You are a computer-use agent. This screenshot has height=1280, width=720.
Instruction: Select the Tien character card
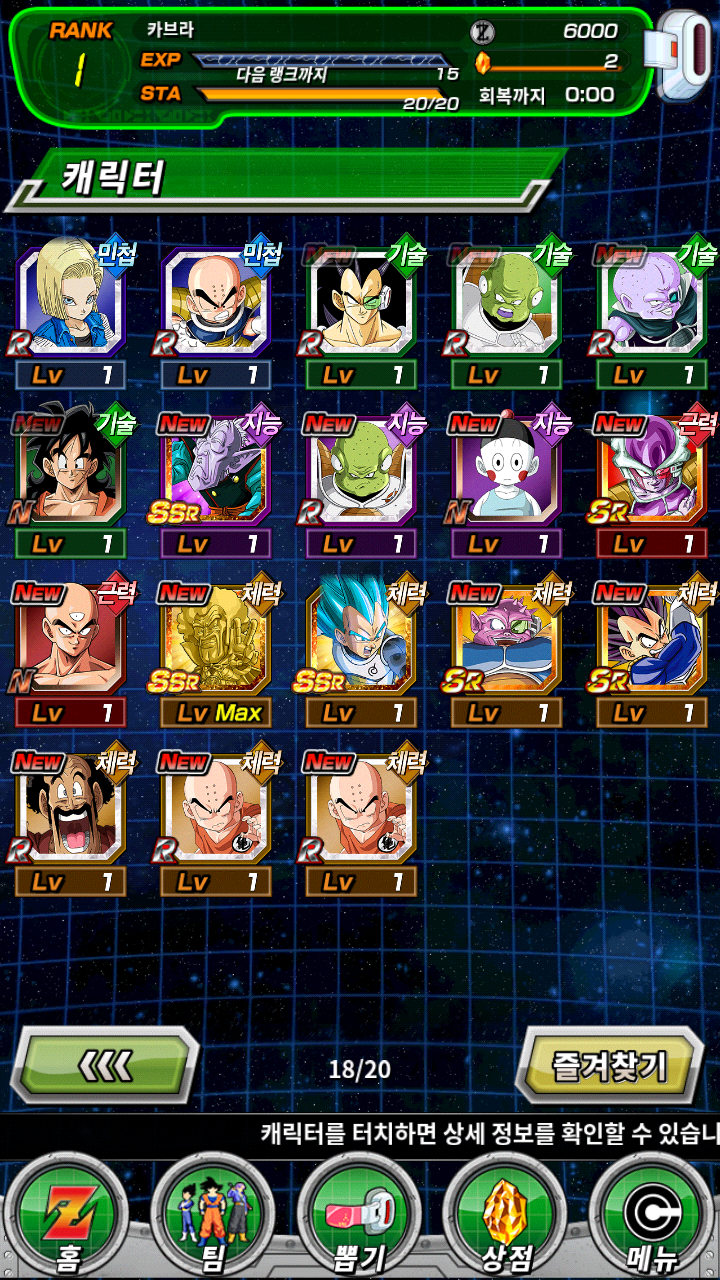(x=70, y=642)
